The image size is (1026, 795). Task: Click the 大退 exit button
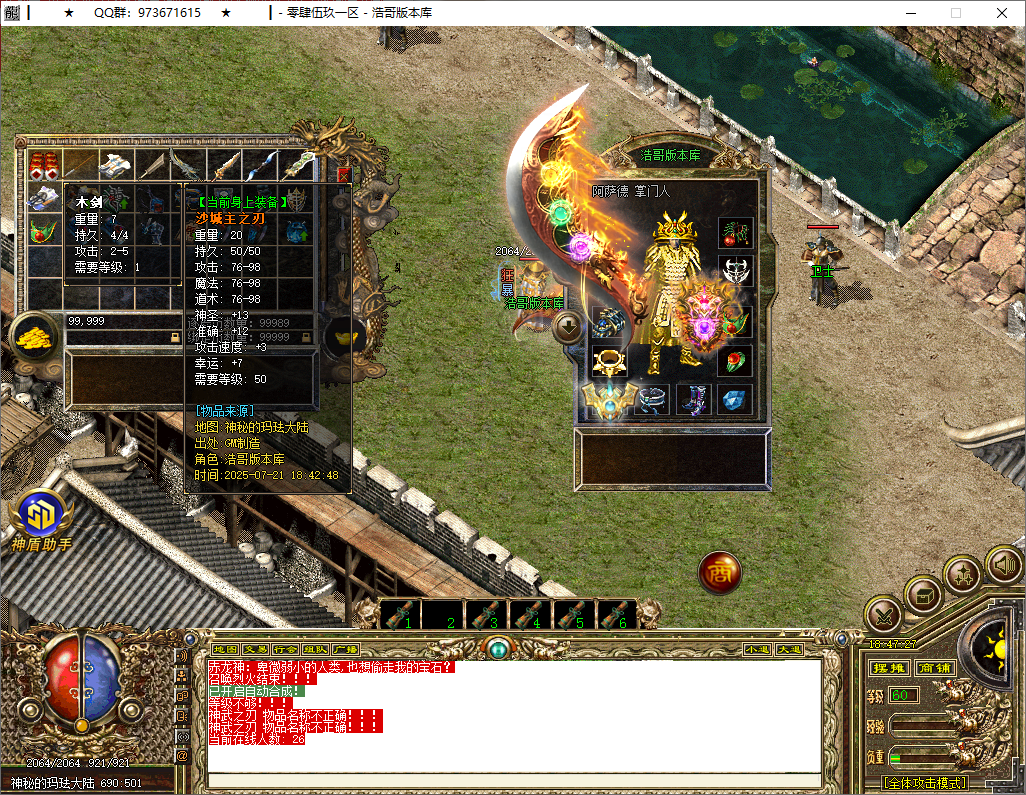tap(789, 649)
